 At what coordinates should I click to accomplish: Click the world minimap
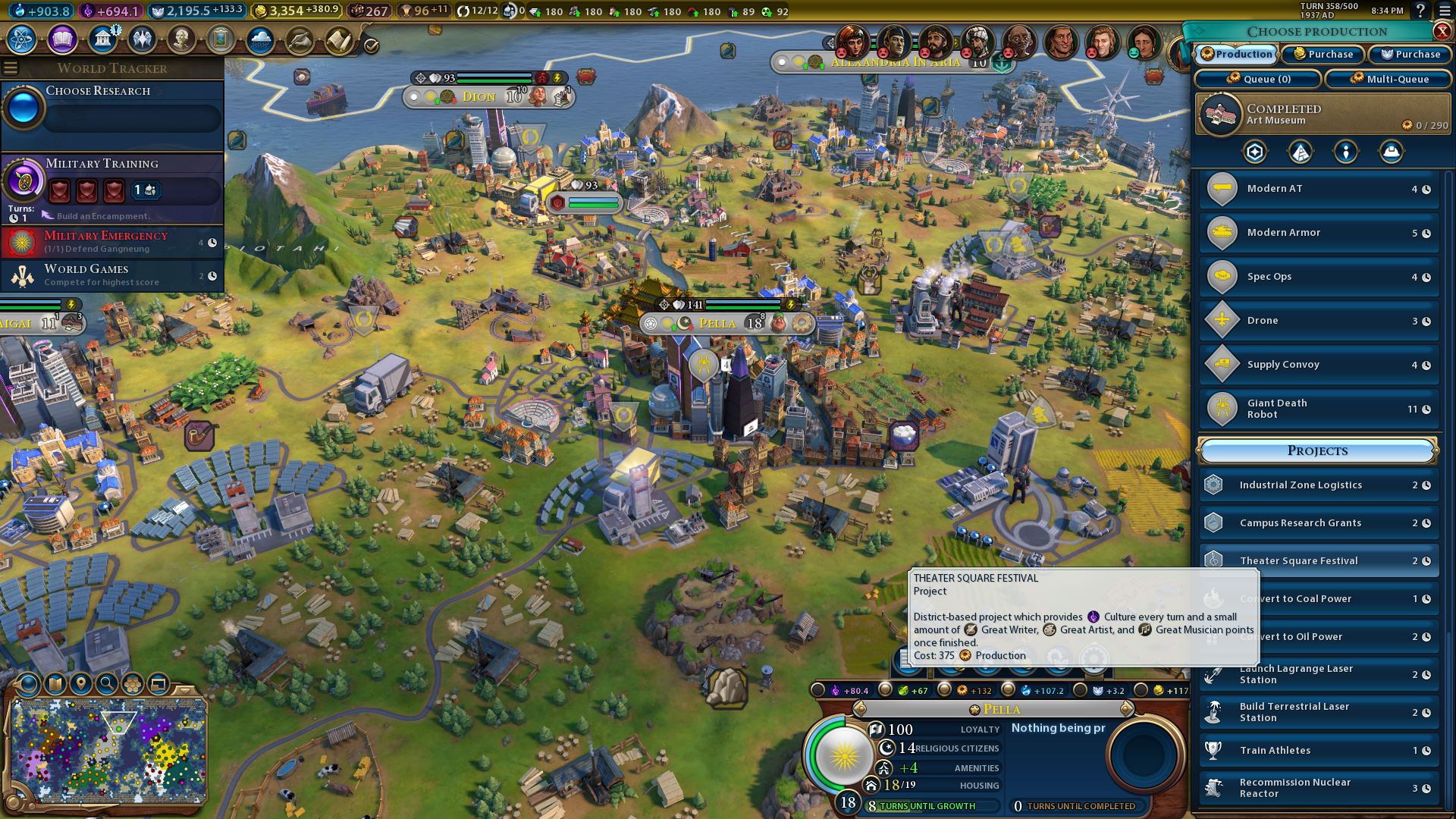pyautogui.click(x=109, y=750)
